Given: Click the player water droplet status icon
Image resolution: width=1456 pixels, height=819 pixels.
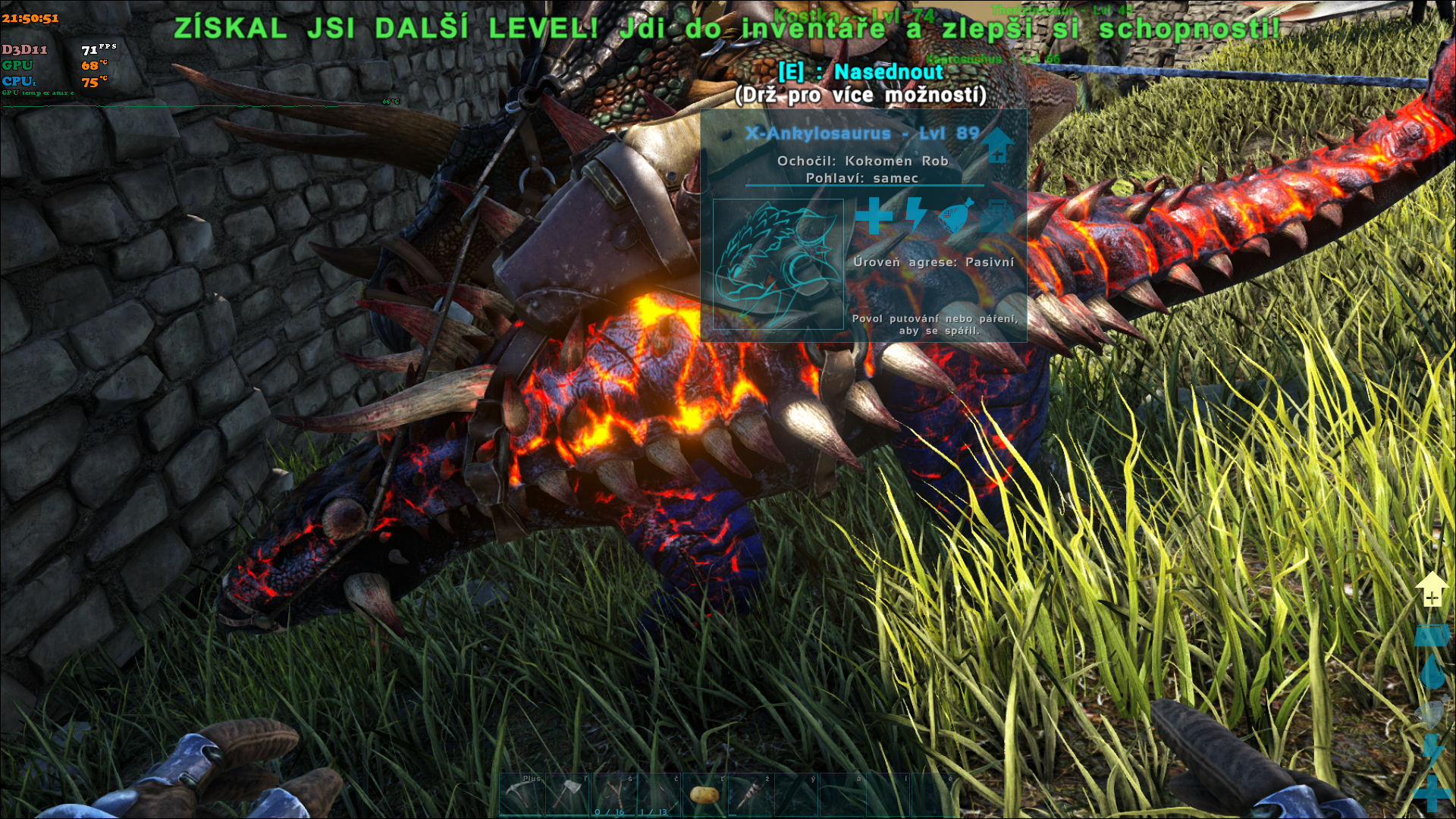Looking at the screenshot, I should pos(1432,672).
